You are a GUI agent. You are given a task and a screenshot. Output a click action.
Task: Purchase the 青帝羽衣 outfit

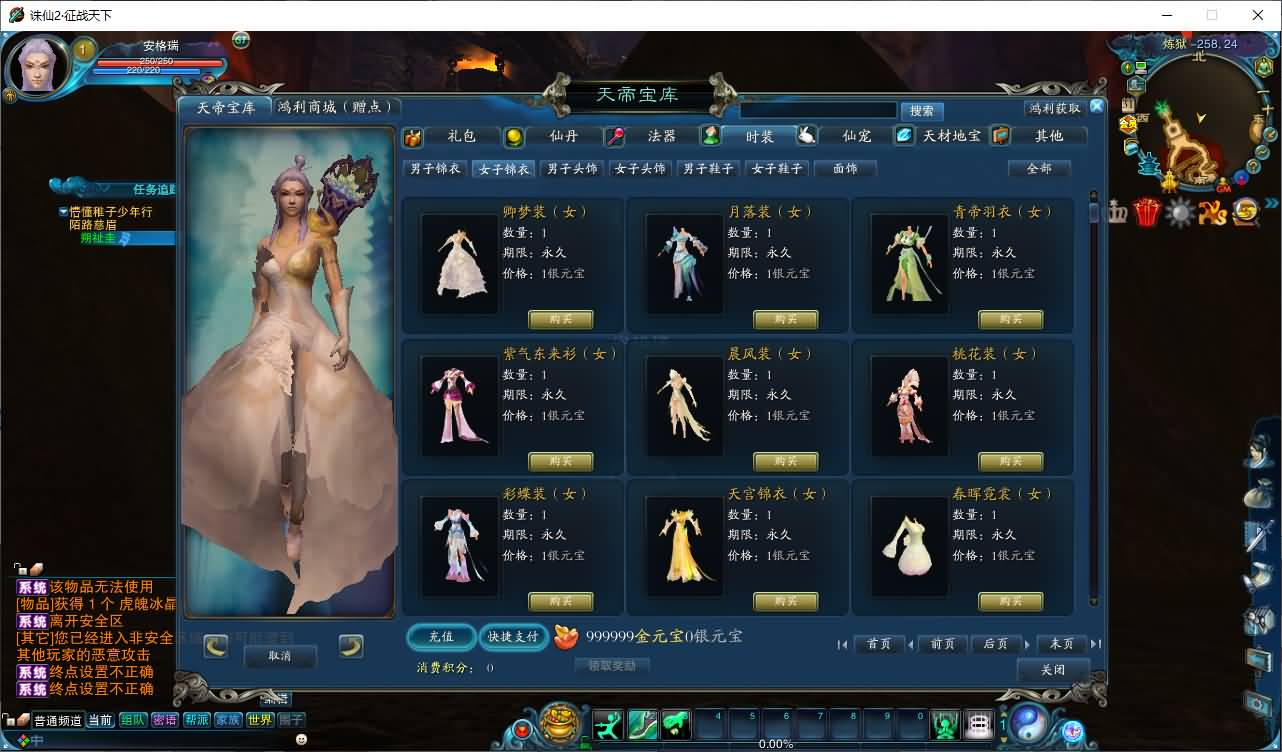coord(1010,319)
